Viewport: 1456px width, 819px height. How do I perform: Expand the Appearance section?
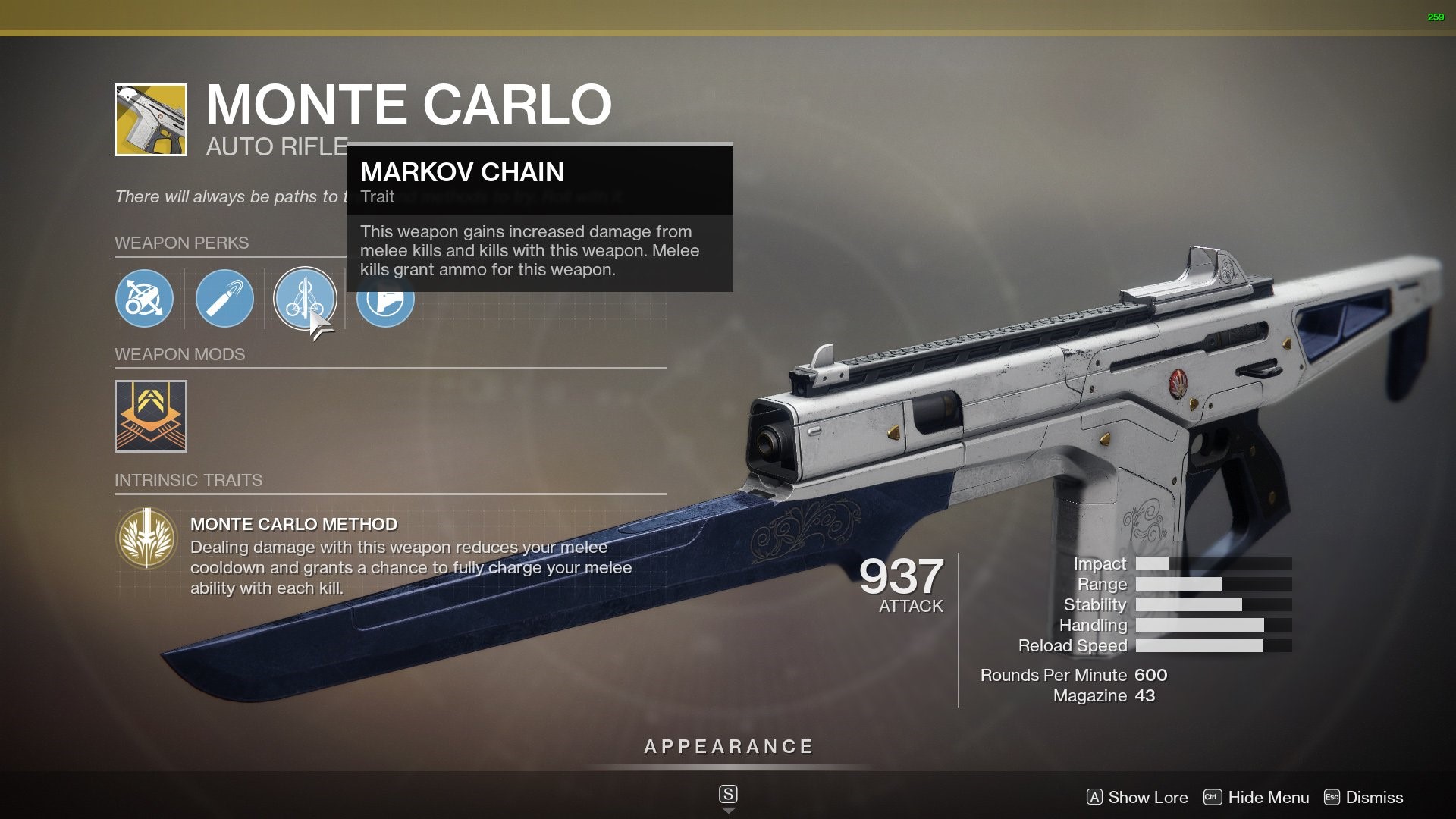coord(728,747)
